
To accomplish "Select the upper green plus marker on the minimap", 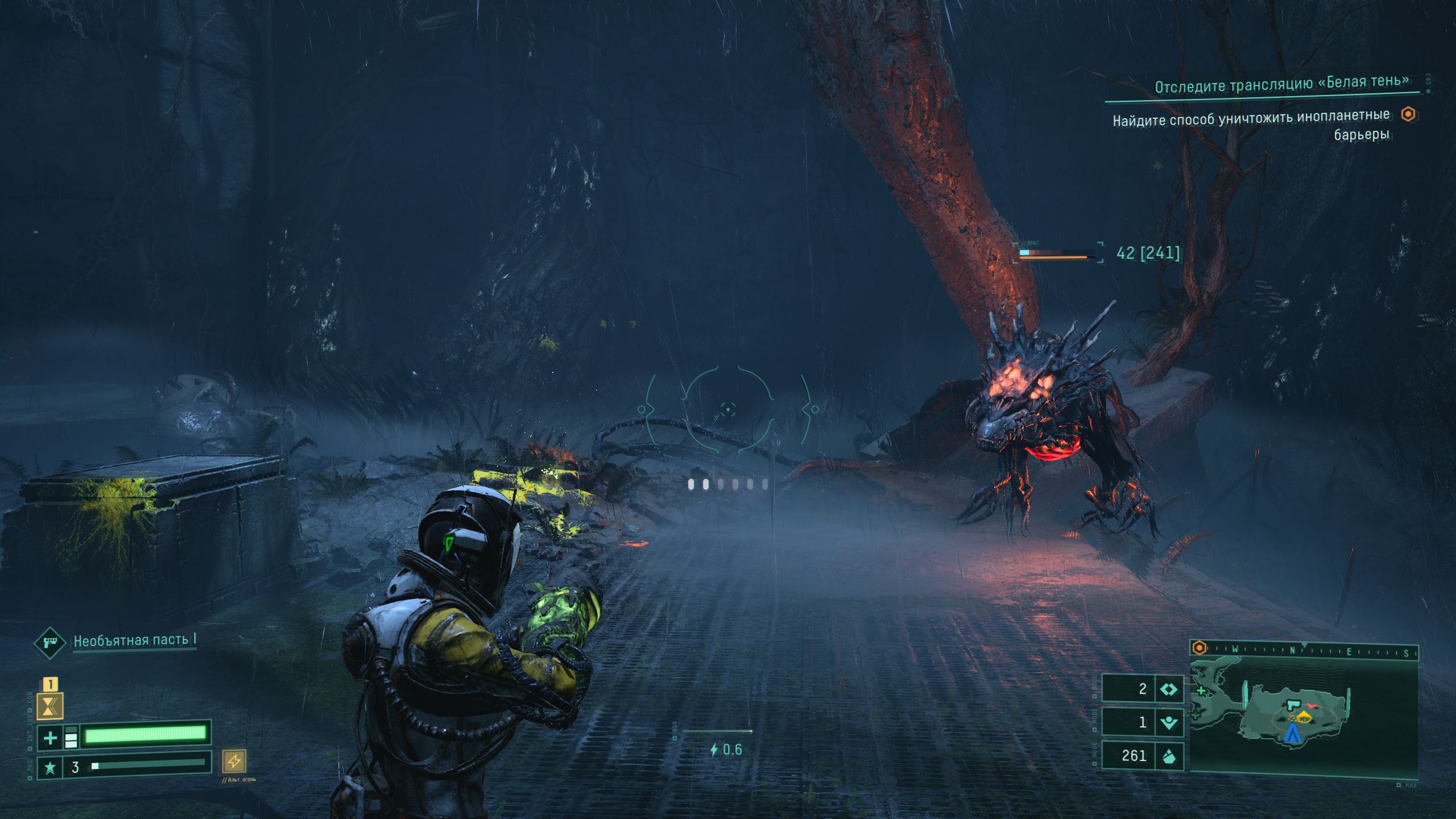I will [1201, 691].
